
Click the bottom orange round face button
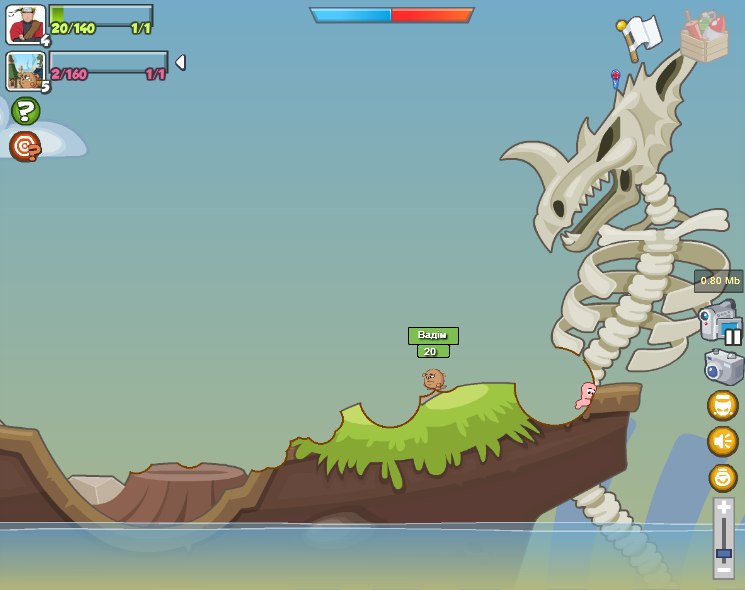(x=722, y=477)
